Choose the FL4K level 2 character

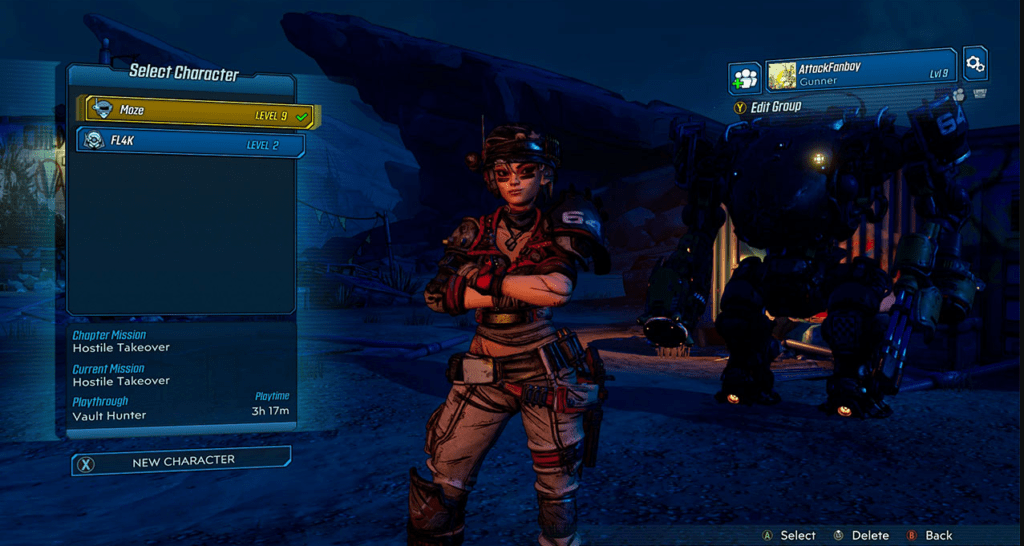[x=190, y=142]
